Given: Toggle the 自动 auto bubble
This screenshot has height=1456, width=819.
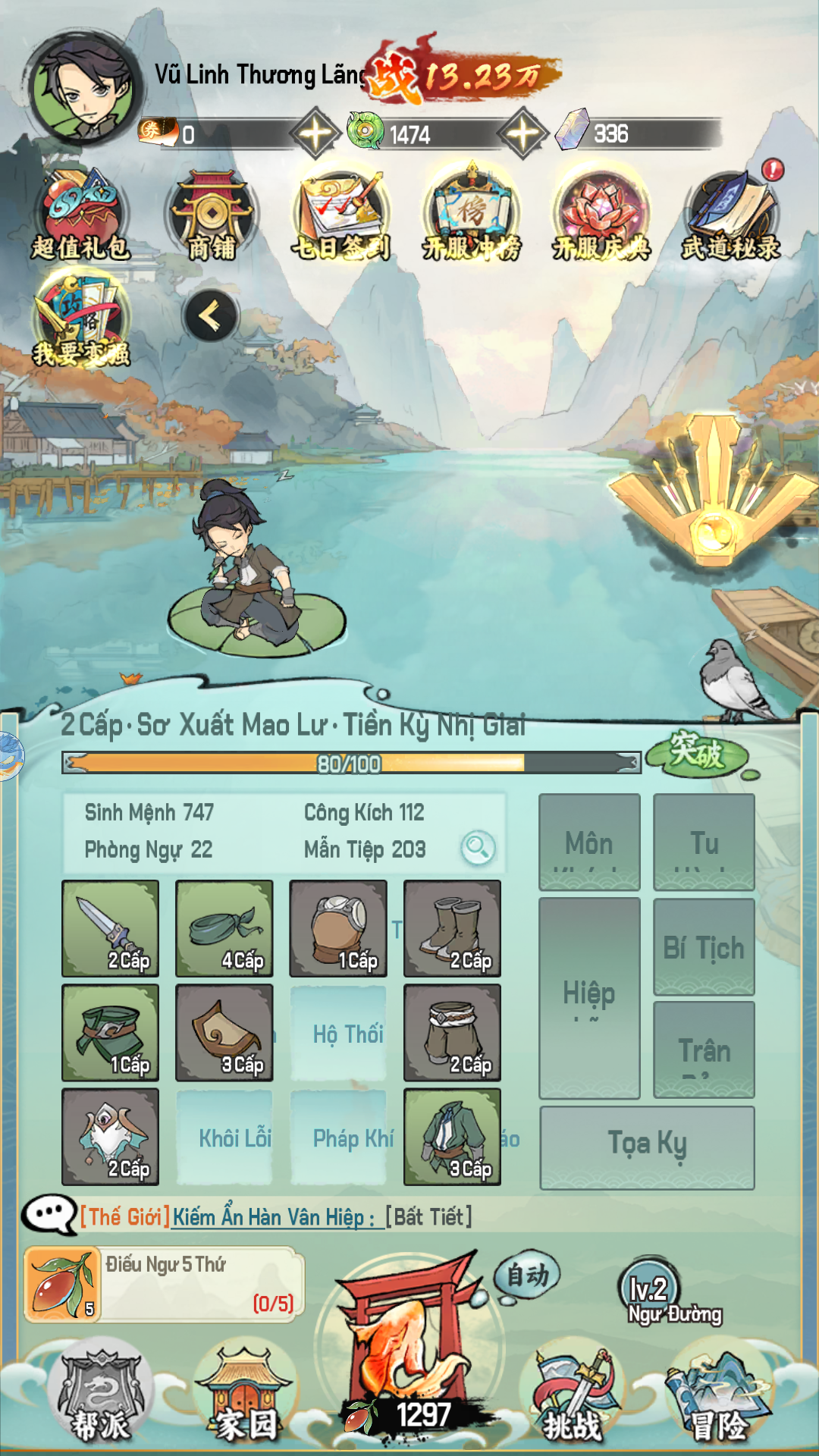Looking at the screenshot, I should [x=527, y=1276].
